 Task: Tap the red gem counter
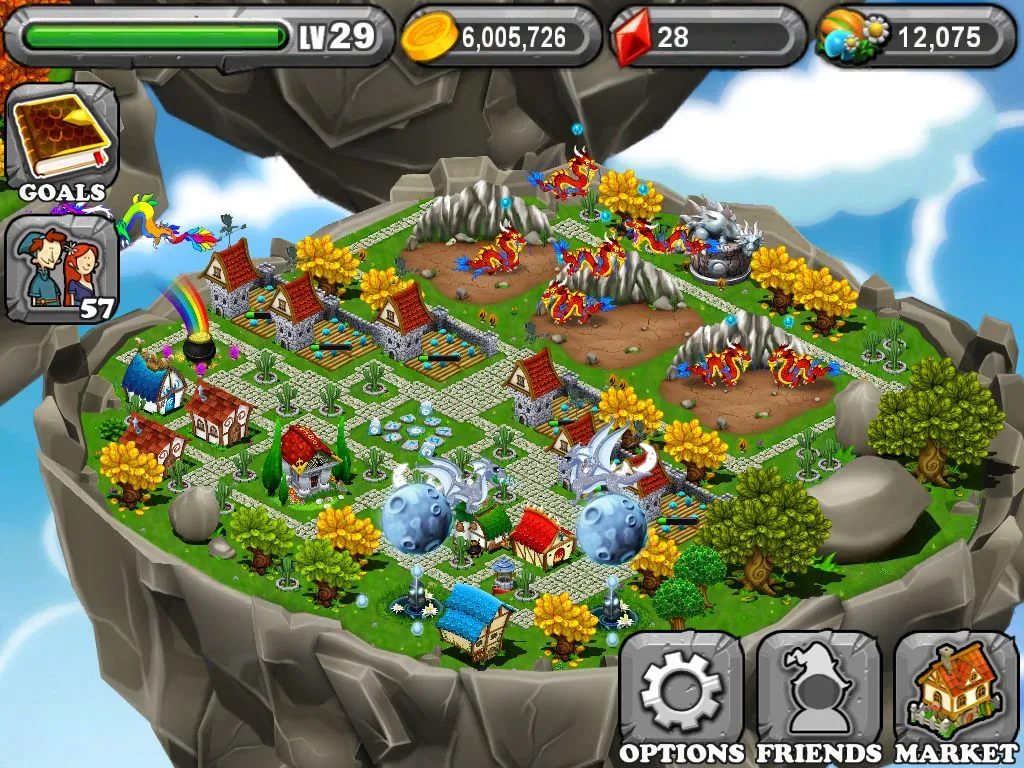[x=706, y=37]
